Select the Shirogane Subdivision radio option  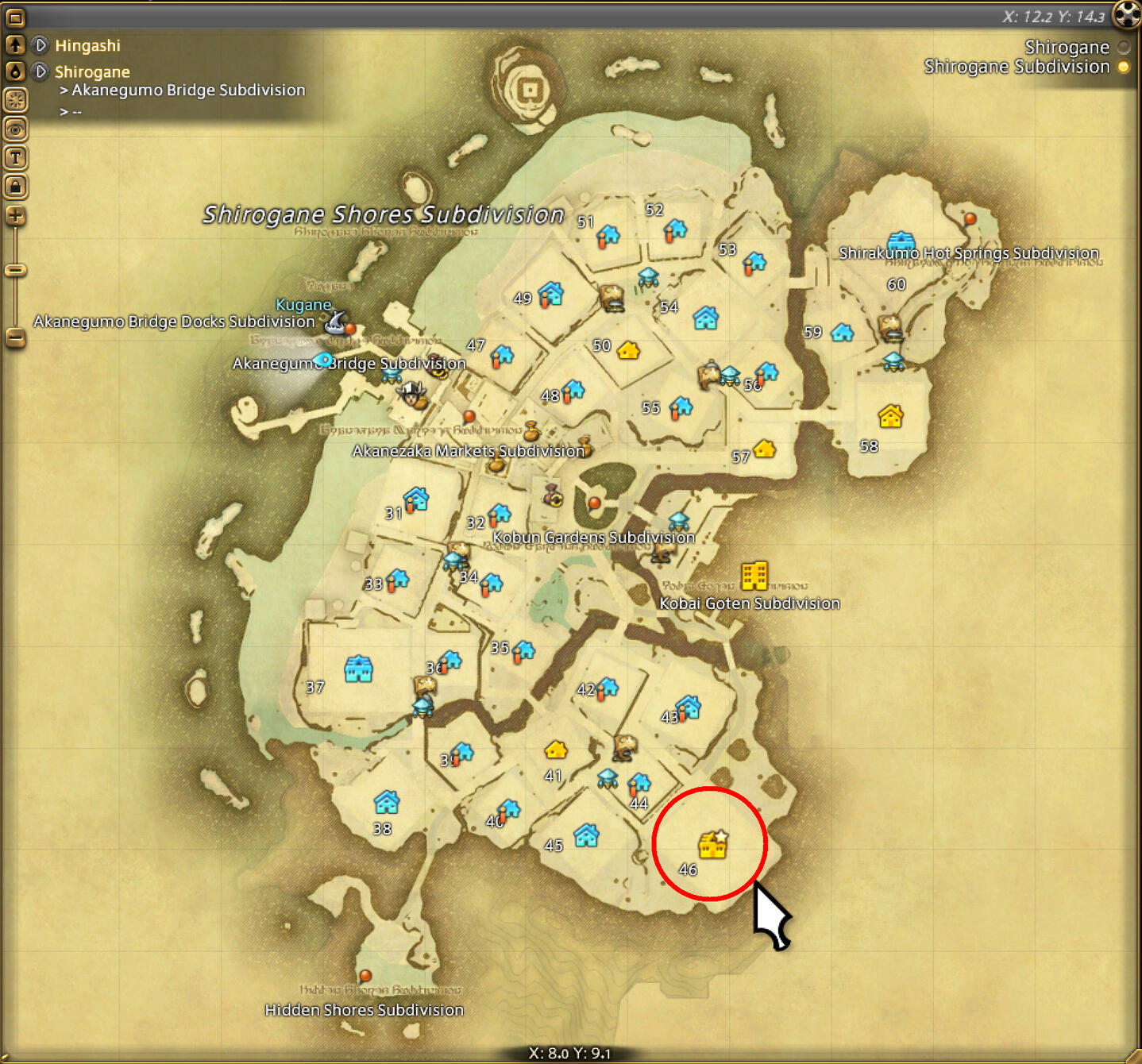click(x=1124, y=67)
